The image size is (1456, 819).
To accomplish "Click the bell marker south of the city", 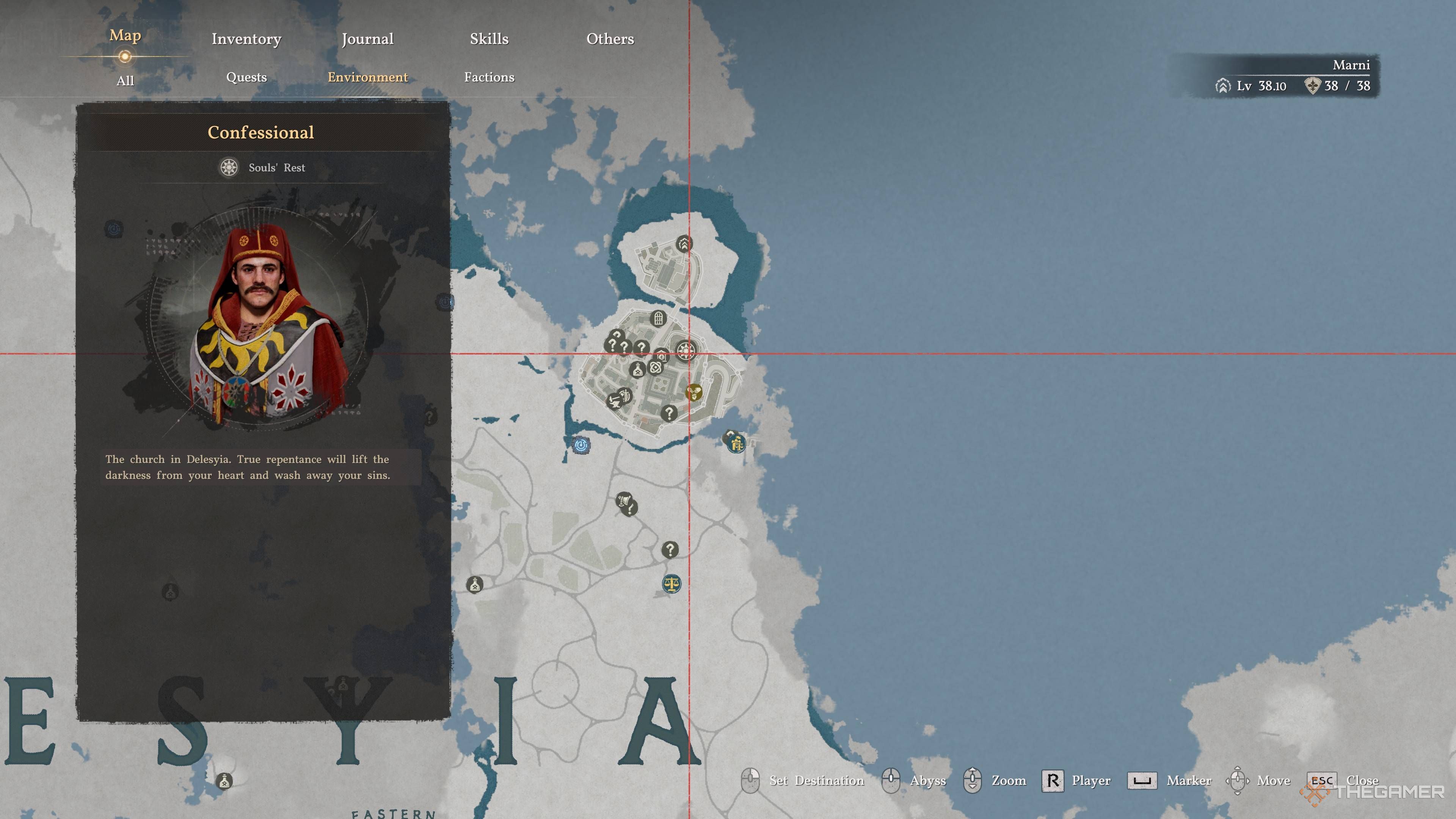I will [623, 500].
